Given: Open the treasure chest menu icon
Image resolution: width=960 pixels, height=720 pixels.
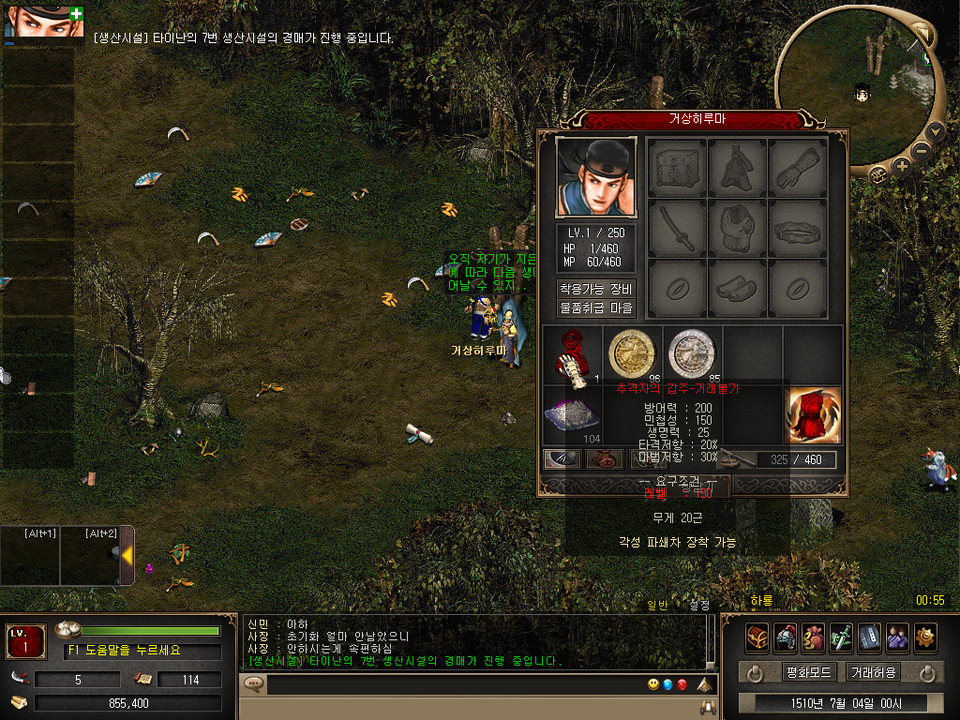Looking at the screenshot, I should pos(757,636).
